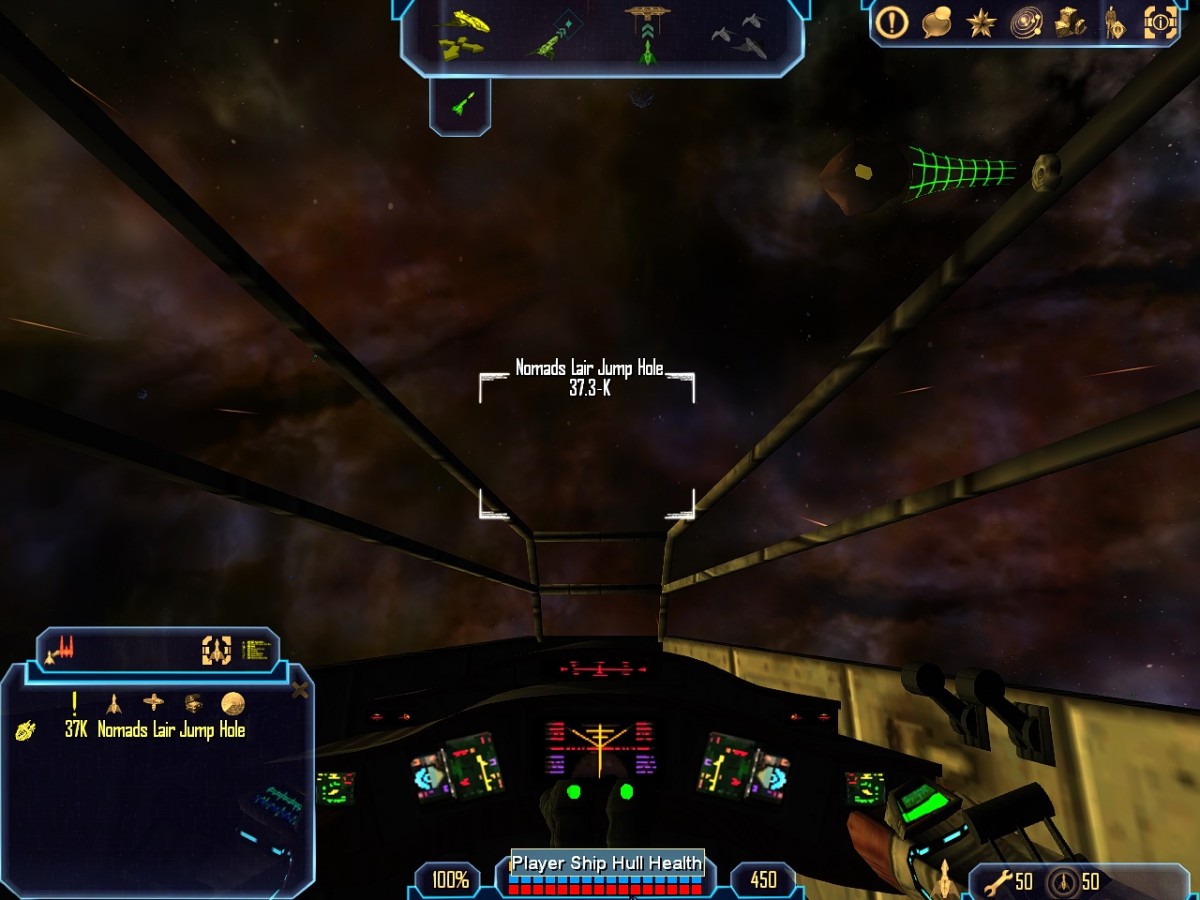
Task: Show all contacts with the planet filter
Action: pos(233,702)
